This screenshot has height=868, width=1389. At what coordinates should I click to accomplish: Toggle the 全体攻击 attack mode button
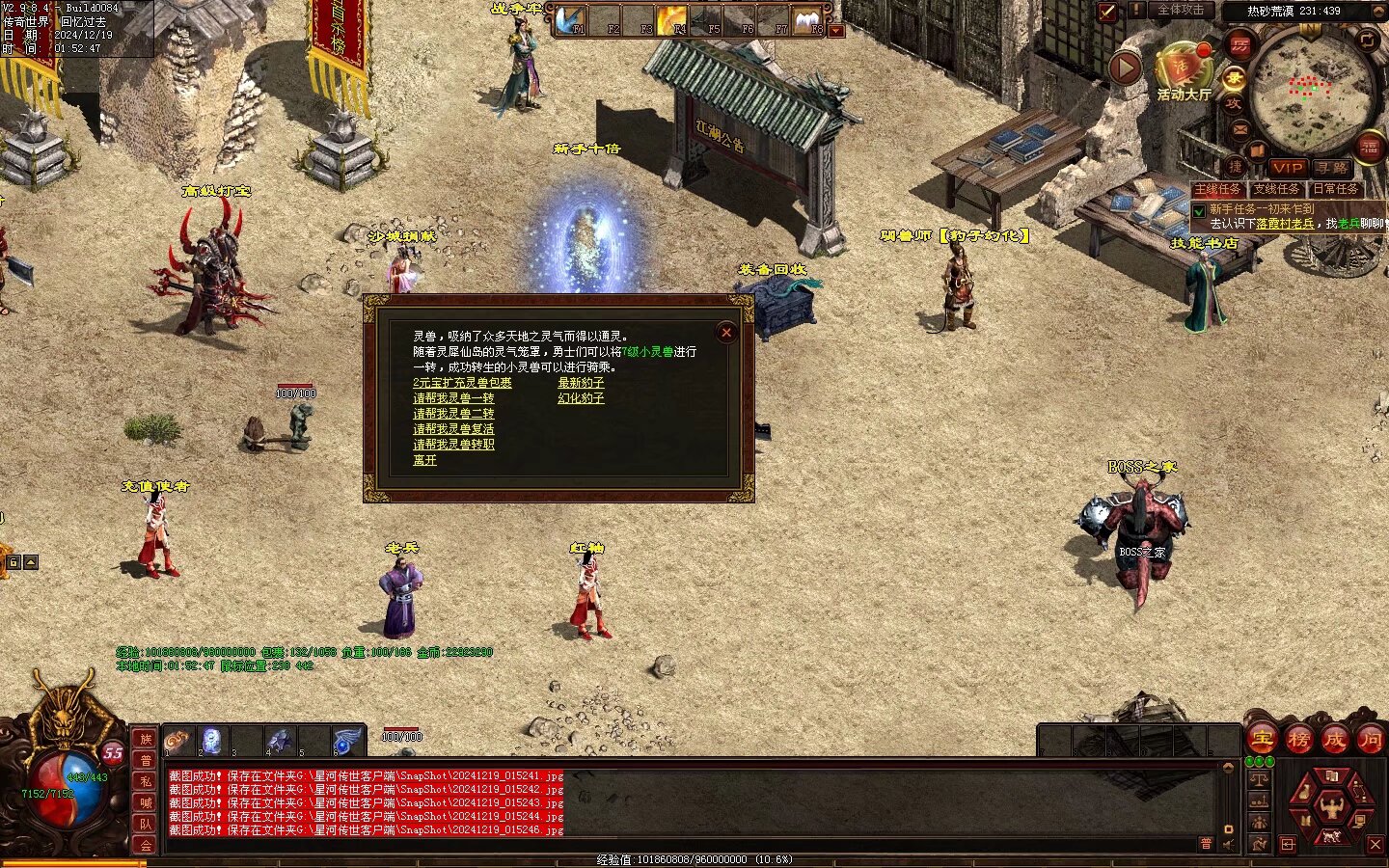(1180, 11)
